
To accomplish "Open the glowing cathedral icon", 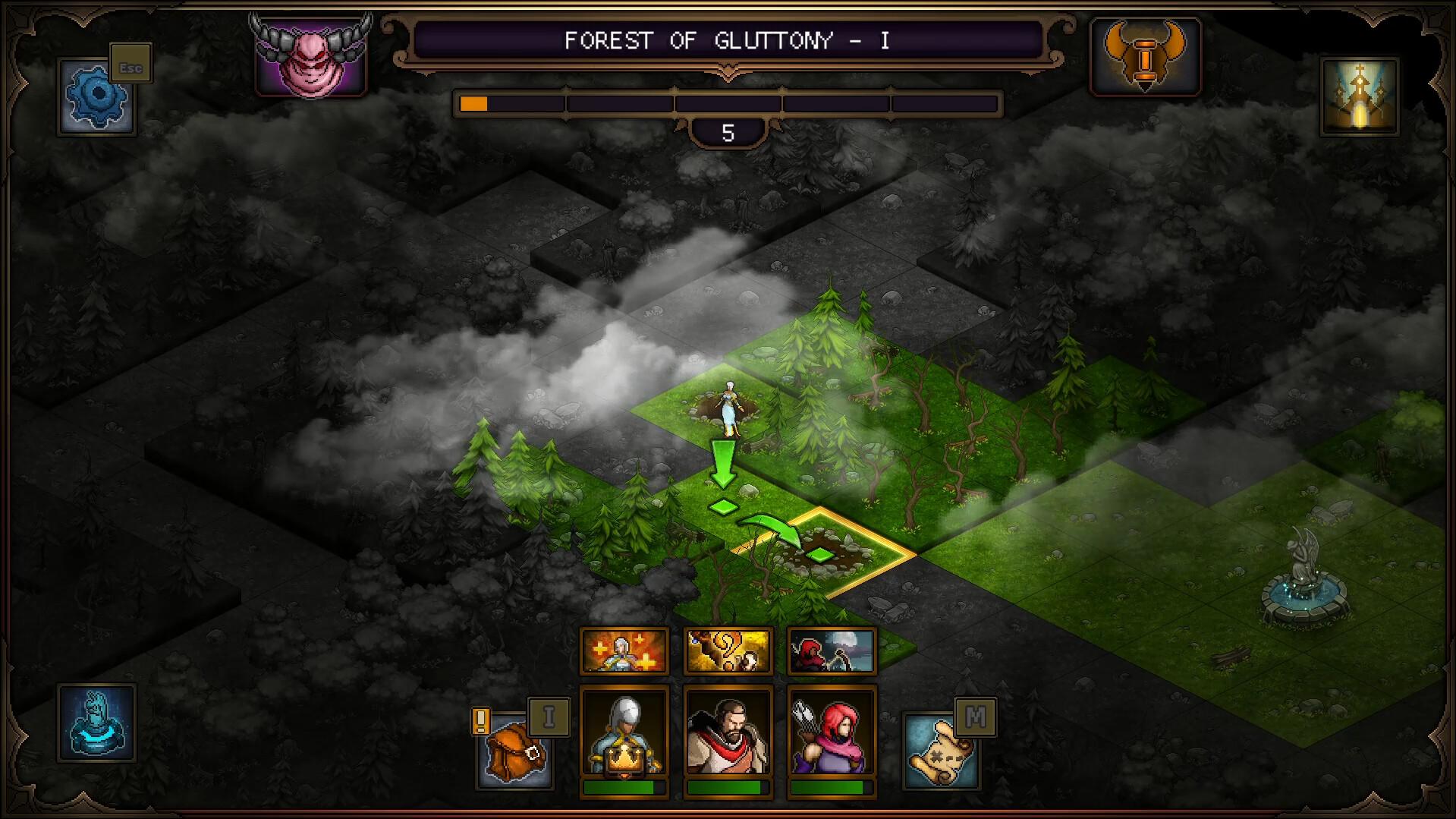I will click(1359, 96).
